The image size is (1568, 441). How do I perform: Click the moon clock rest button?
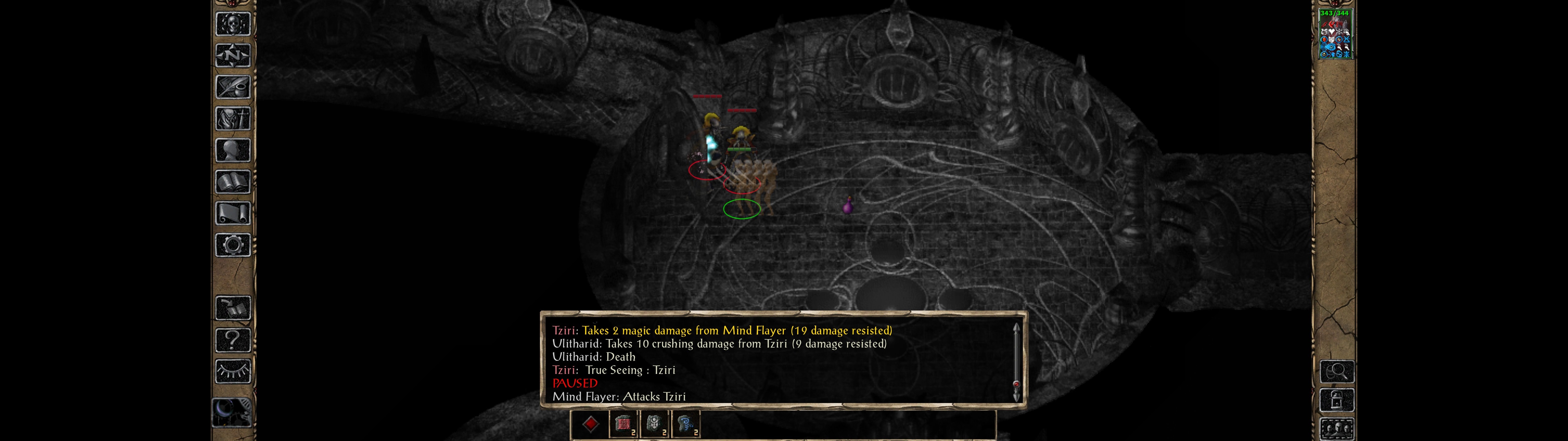231,412
